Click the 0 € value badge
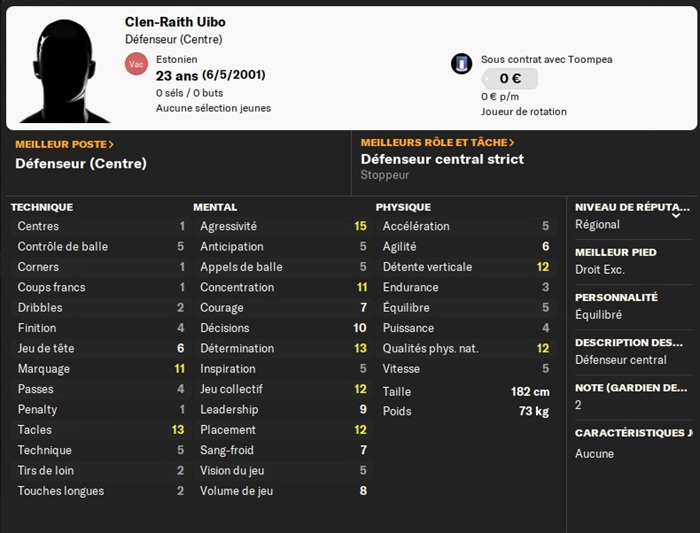The height and width of the screenshot is (533, 700). [510, 79]
